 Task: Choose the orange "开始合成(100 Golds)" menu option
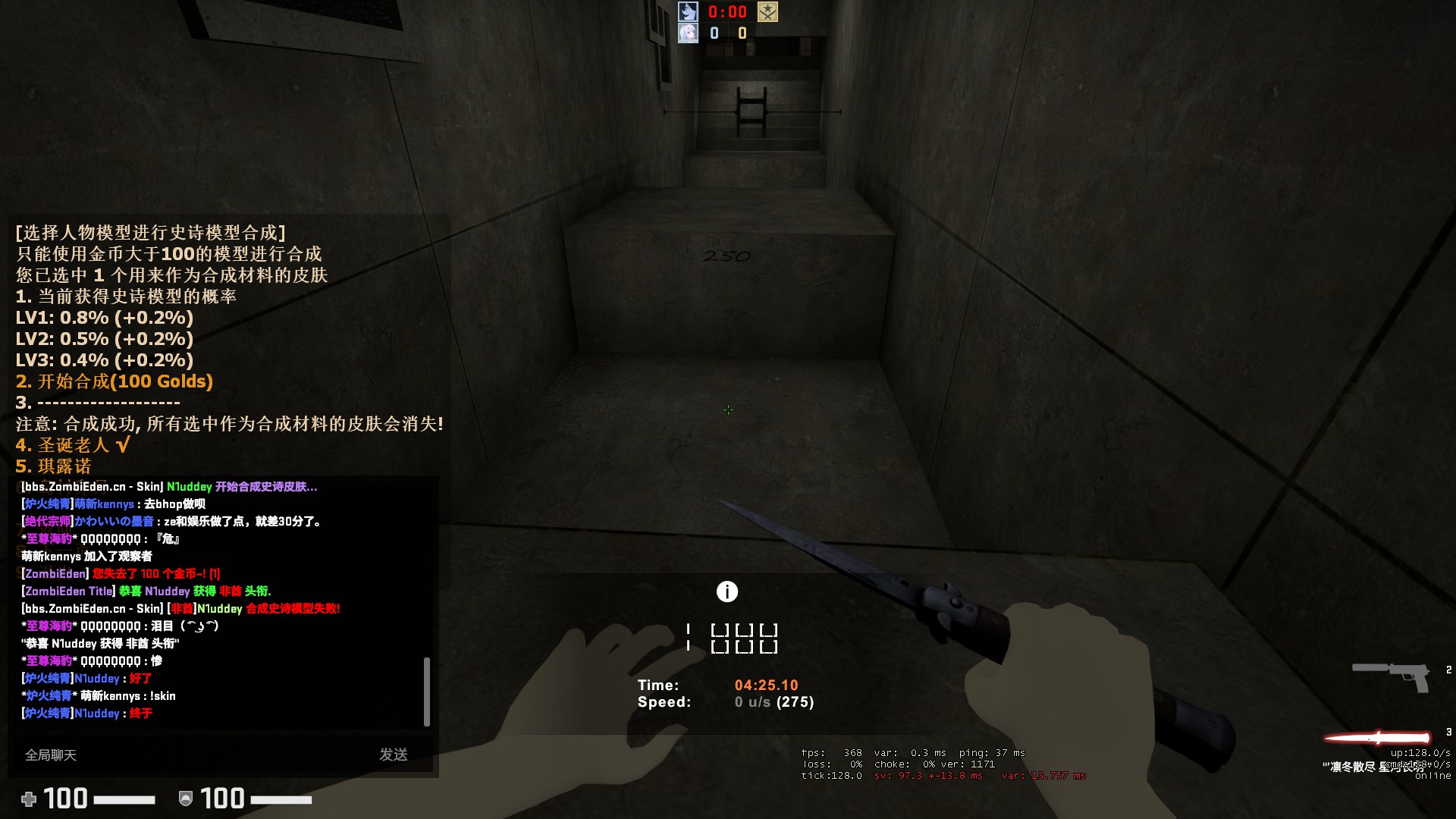[115, 381]
